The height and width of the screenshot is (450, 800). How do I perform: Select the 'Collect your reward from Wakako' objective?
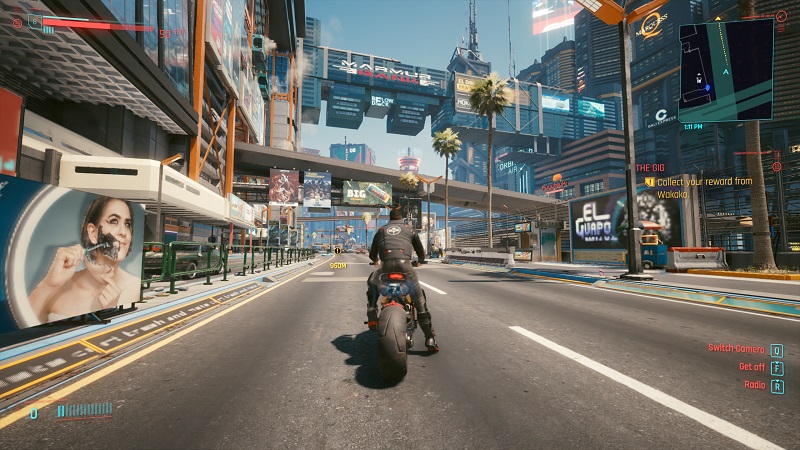[x=704, y=187]
